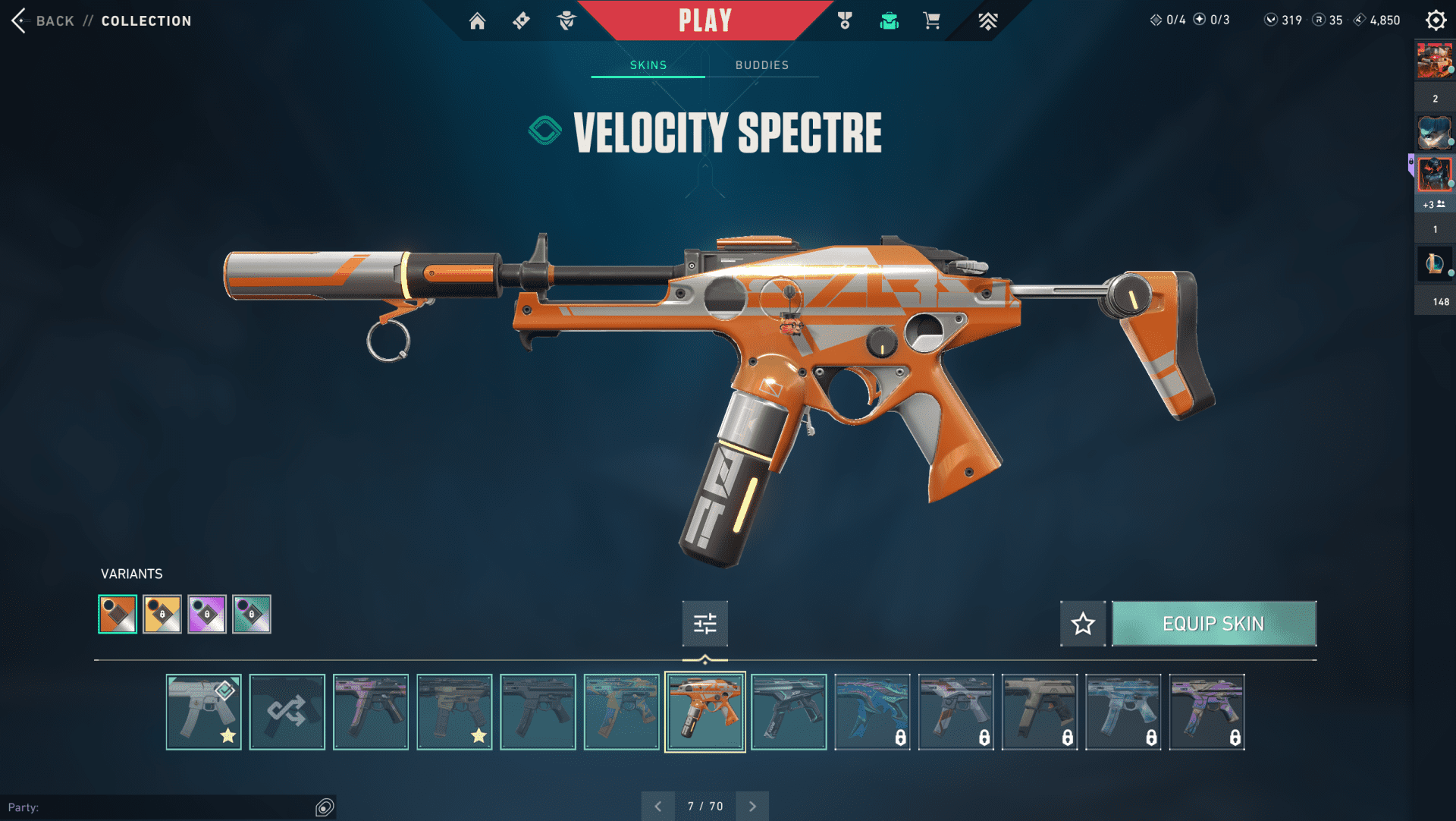Equip the Velocity Spectre skin
The image size is (1456, 821).
click(1213, 624)
